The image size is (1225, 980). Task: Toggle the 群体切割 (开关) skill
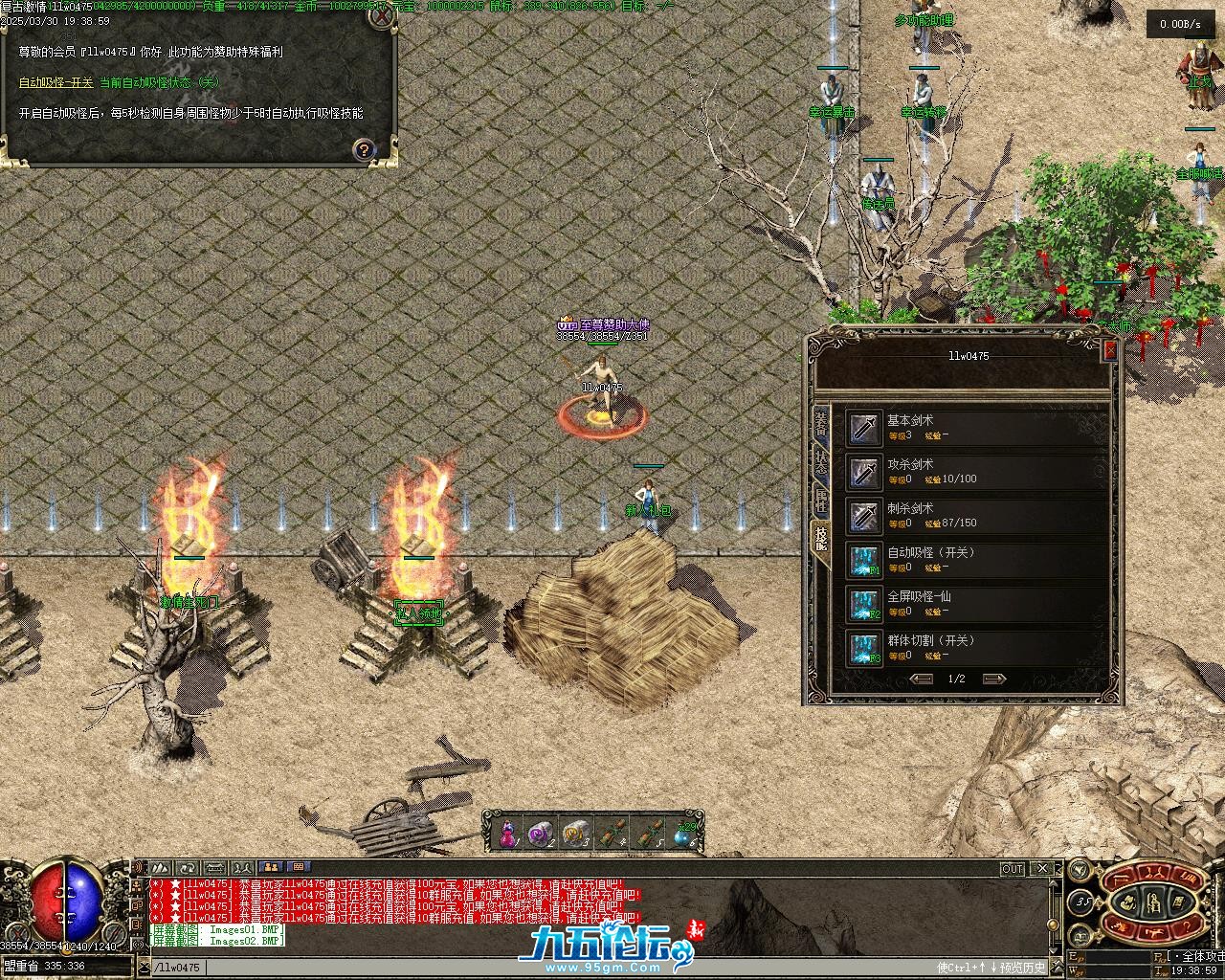pos(864,648)
